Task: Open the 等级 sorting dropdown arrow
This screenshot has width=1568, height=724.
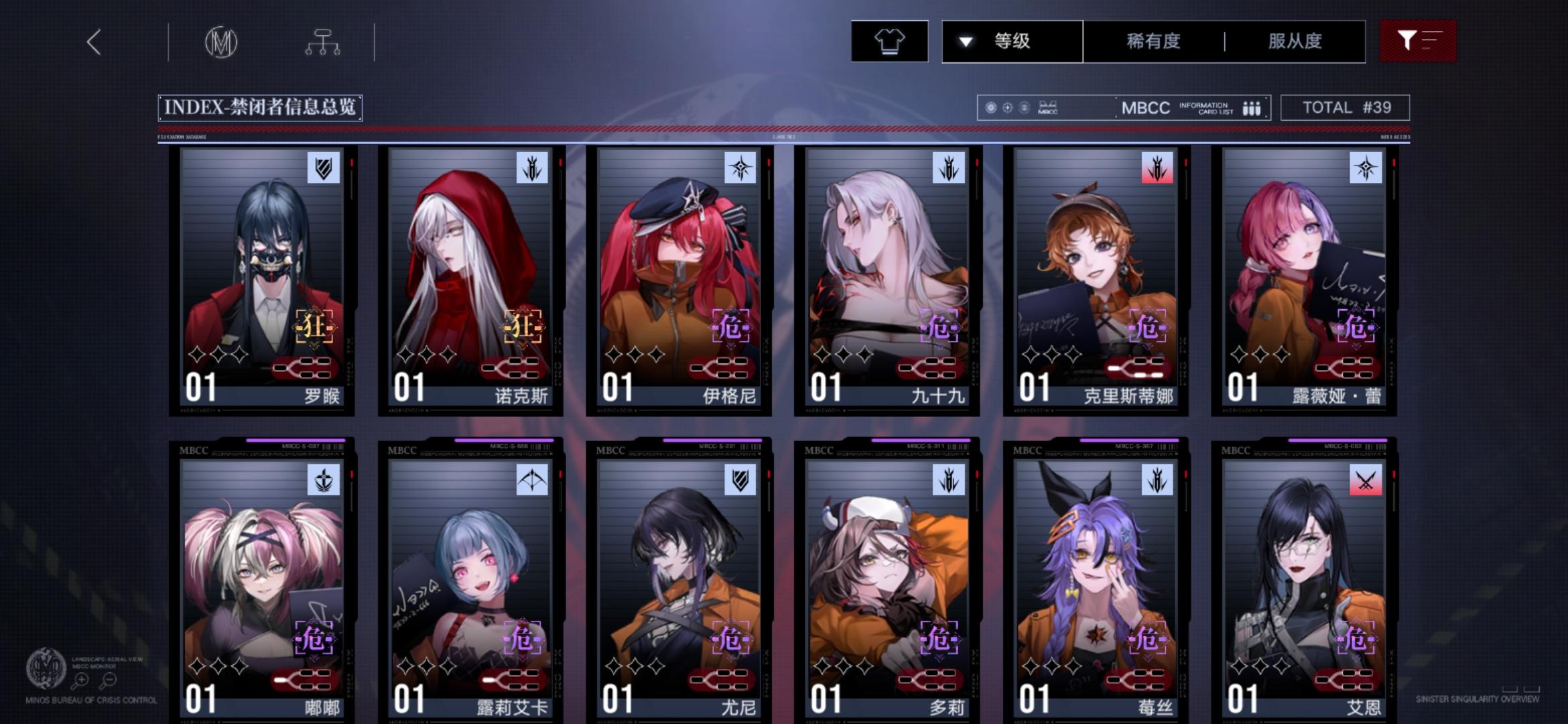Action: click(x=964, y=42)
